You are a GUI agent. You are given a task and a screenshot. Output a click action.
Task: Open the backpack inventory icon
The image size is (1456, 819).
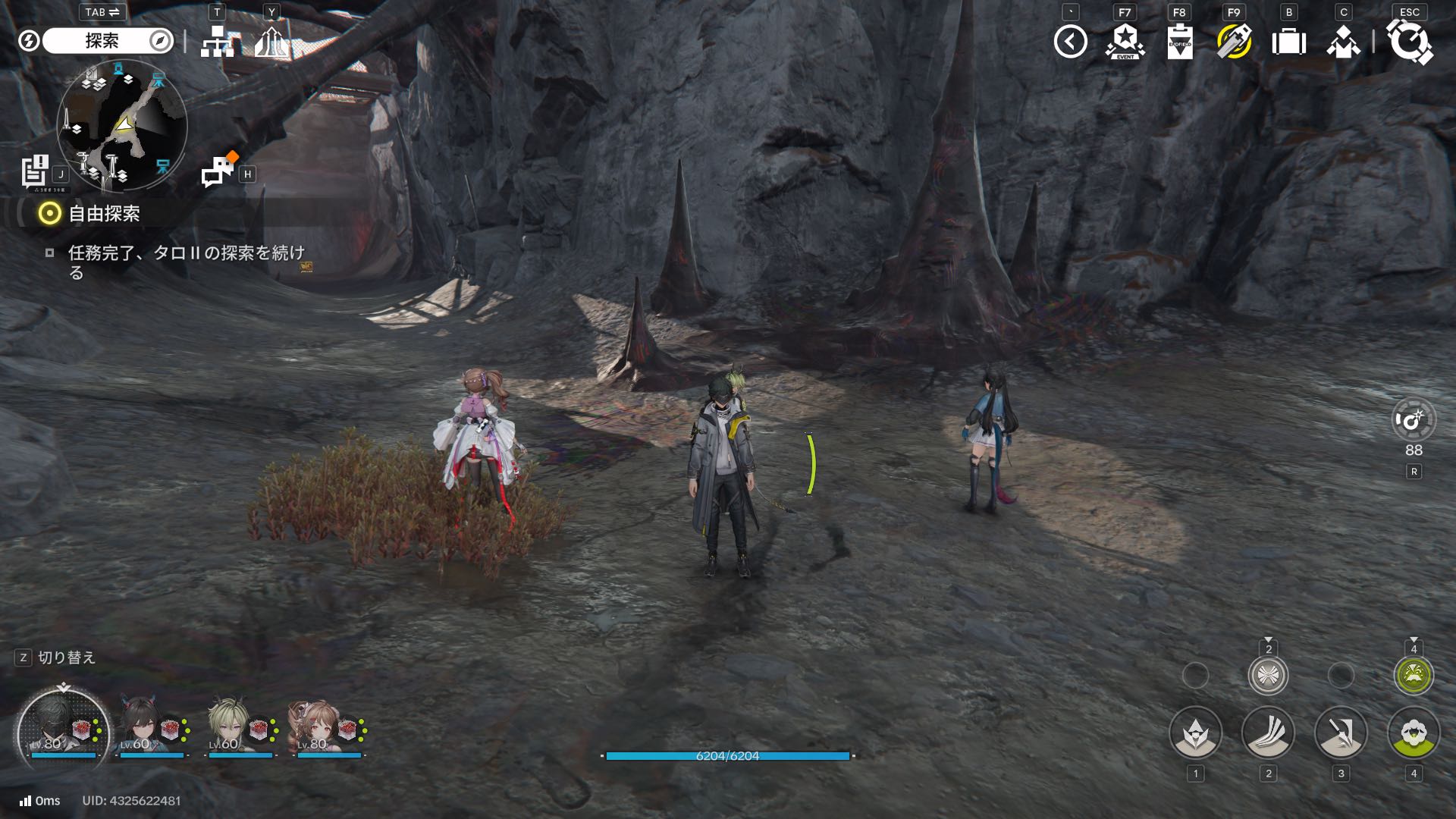1288,42
